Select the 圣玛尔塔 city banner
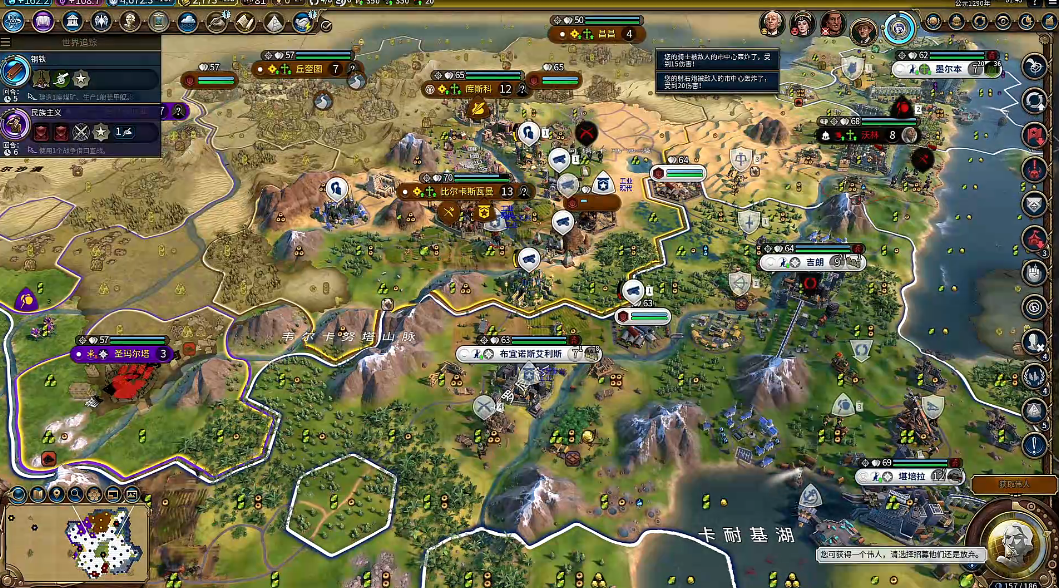The image size is (1059, 588). (x=118, y=354)
